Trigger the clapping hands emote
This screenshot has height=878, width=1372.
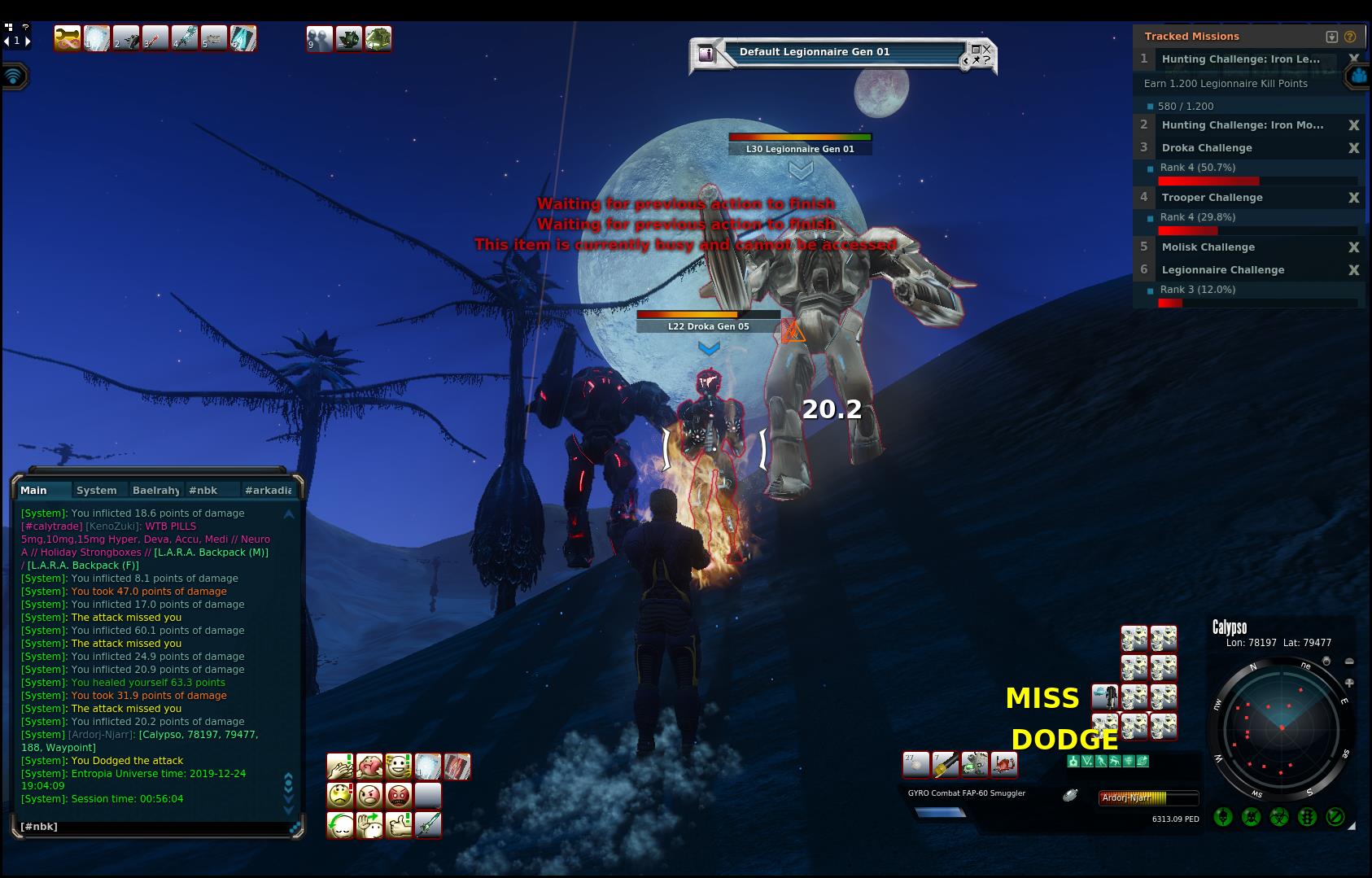point(339,767)
